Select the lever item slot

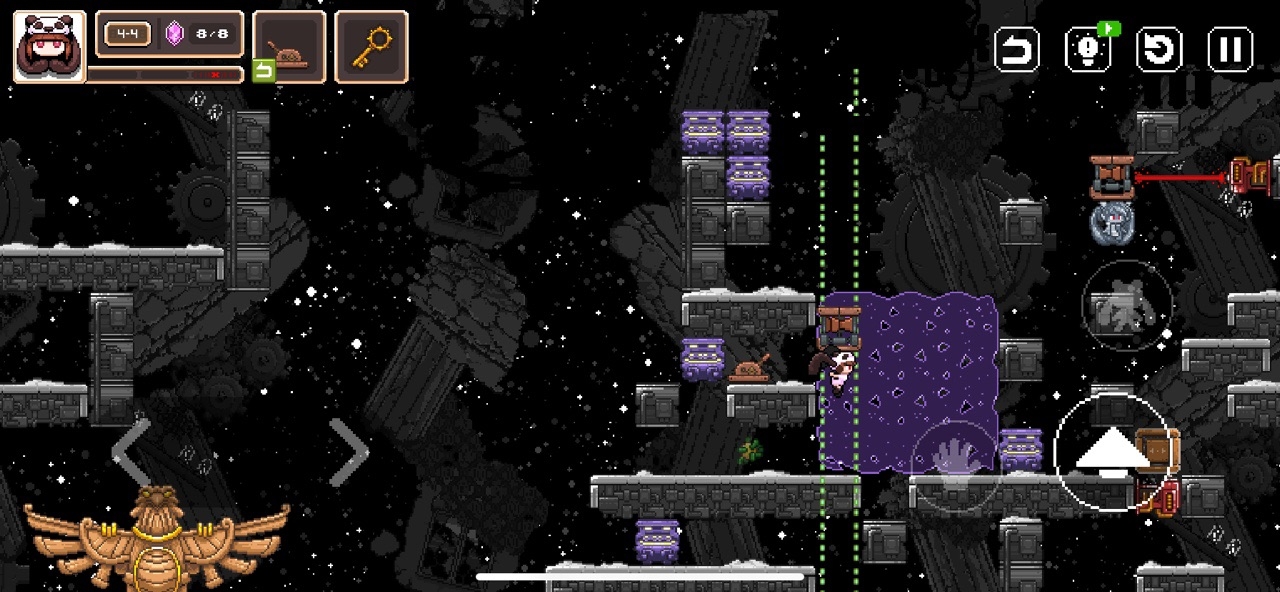pos(289,46)
